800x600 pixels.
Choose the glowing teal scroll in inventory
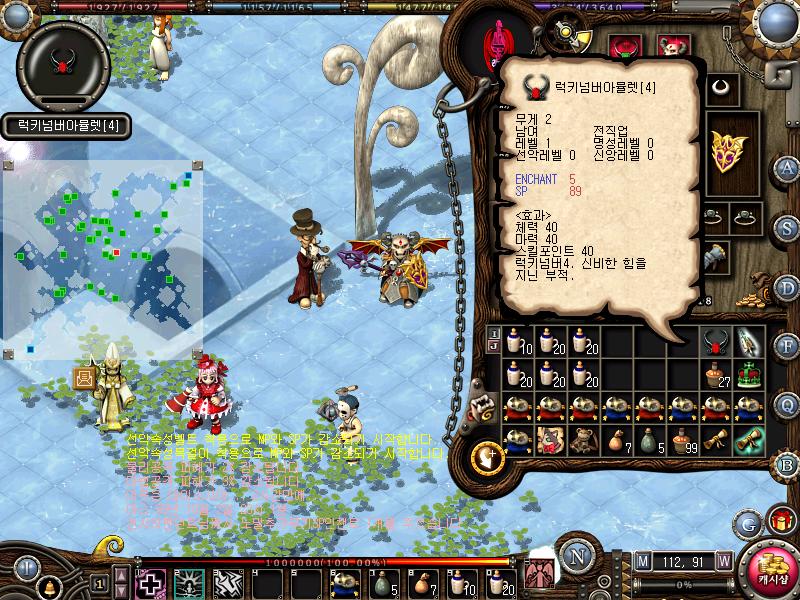pos(748,440)
